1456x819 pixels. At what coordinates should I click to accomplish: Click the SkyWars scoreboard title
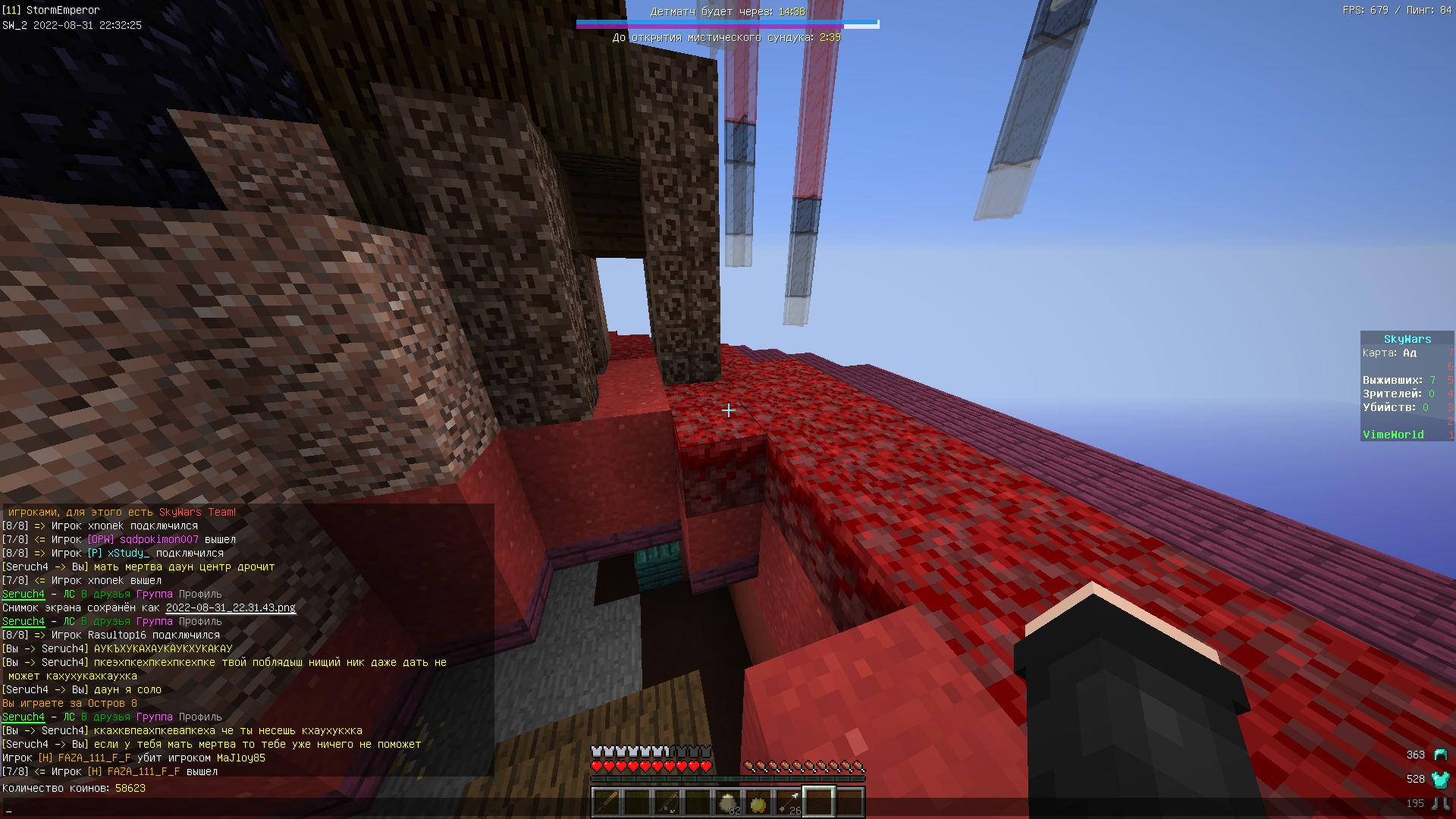click(1407, 338)
